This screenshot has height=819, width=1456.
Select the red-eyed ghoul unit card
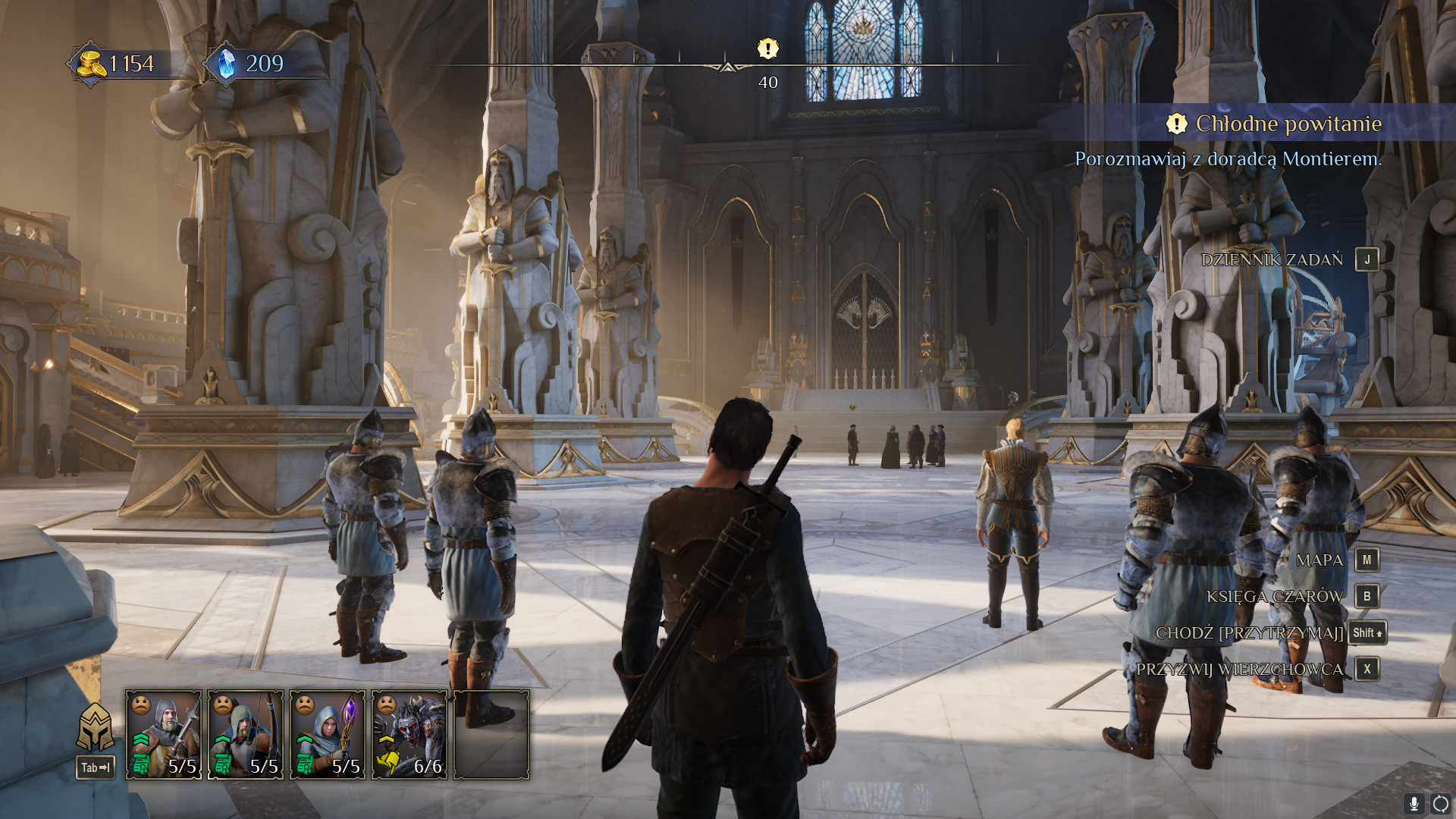pyautogui.click(x=409, y=734)
